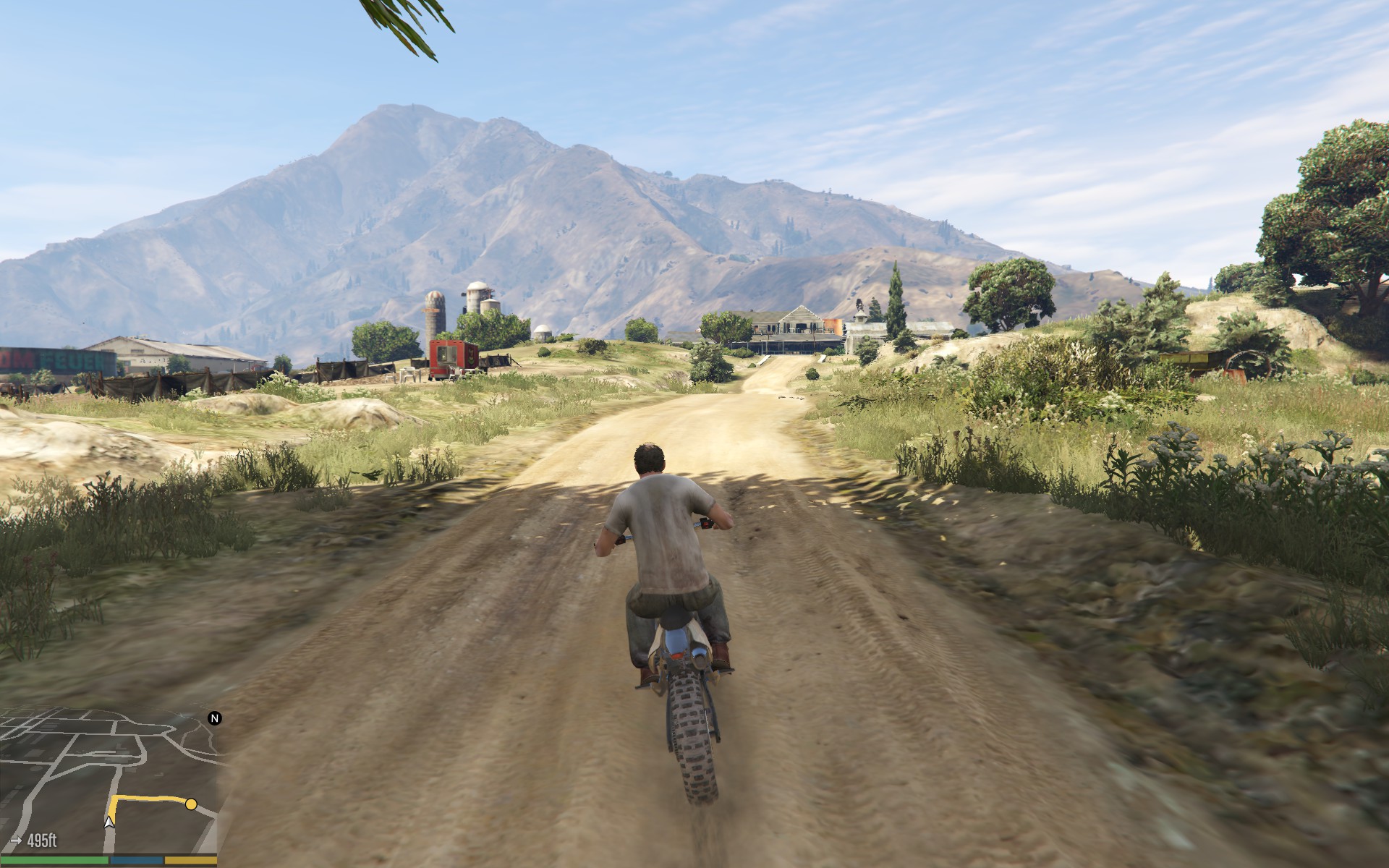Click the yellow destination marker on the minimap
1389x868 pixels.
click(x=191, y=804)
